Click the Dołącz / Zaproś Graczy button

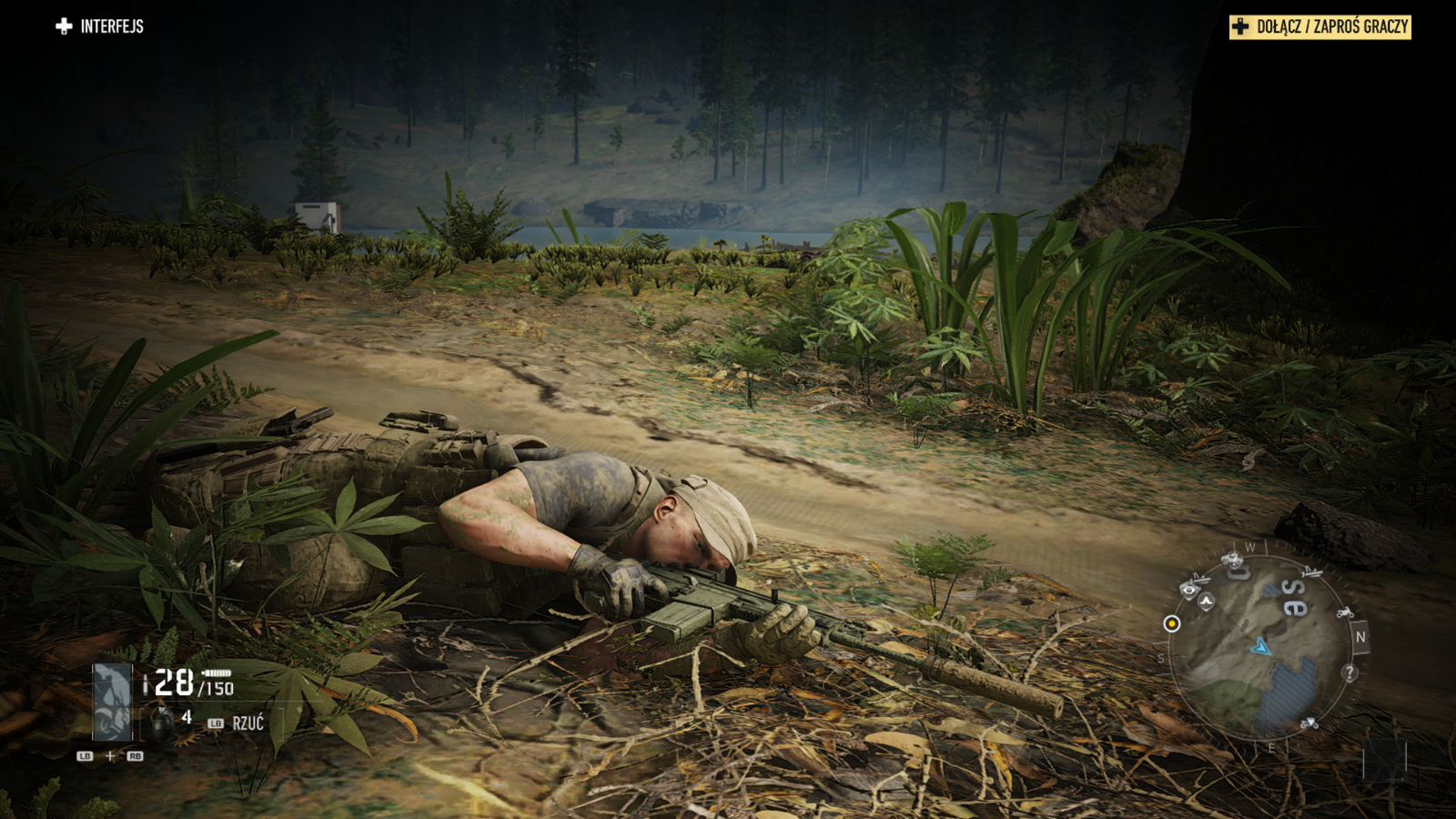click(x=1319, y=27)
